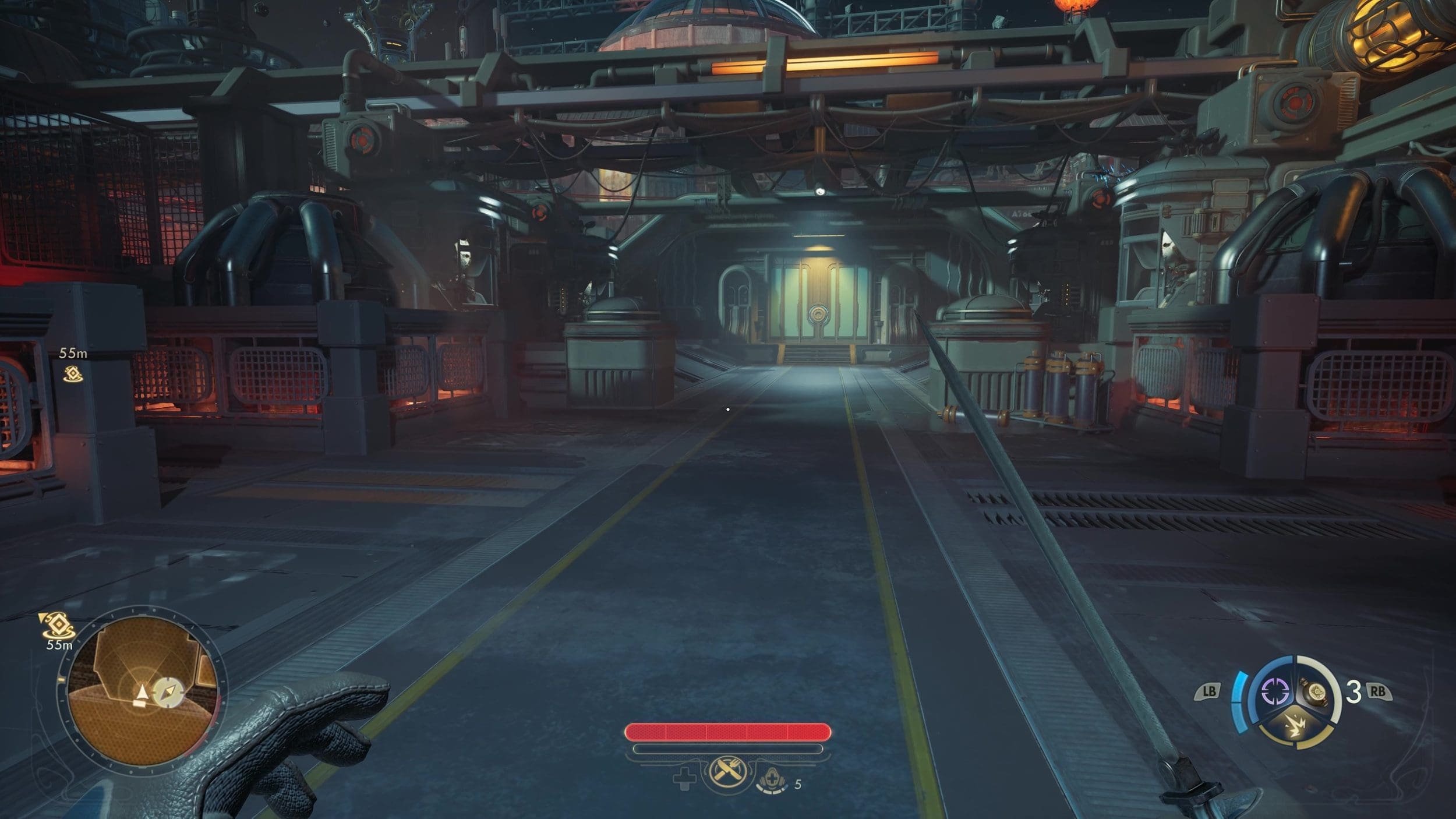Activate the medical inhaler icon
This screenshot has width=1456, height=819.
coord(772,779)
